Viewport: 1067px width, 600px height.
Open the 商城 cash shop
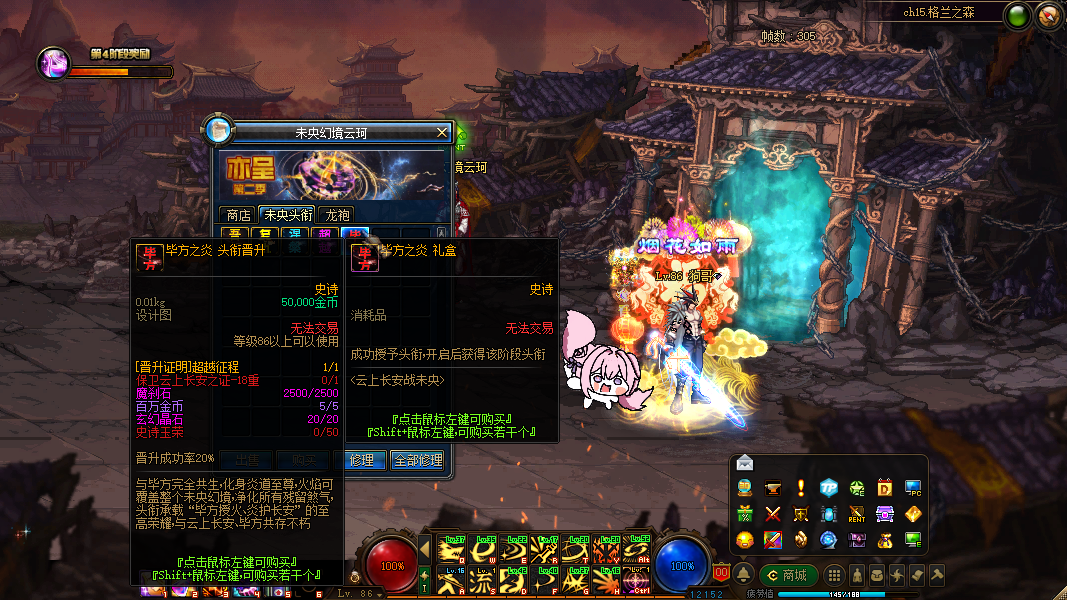(787, 575)
